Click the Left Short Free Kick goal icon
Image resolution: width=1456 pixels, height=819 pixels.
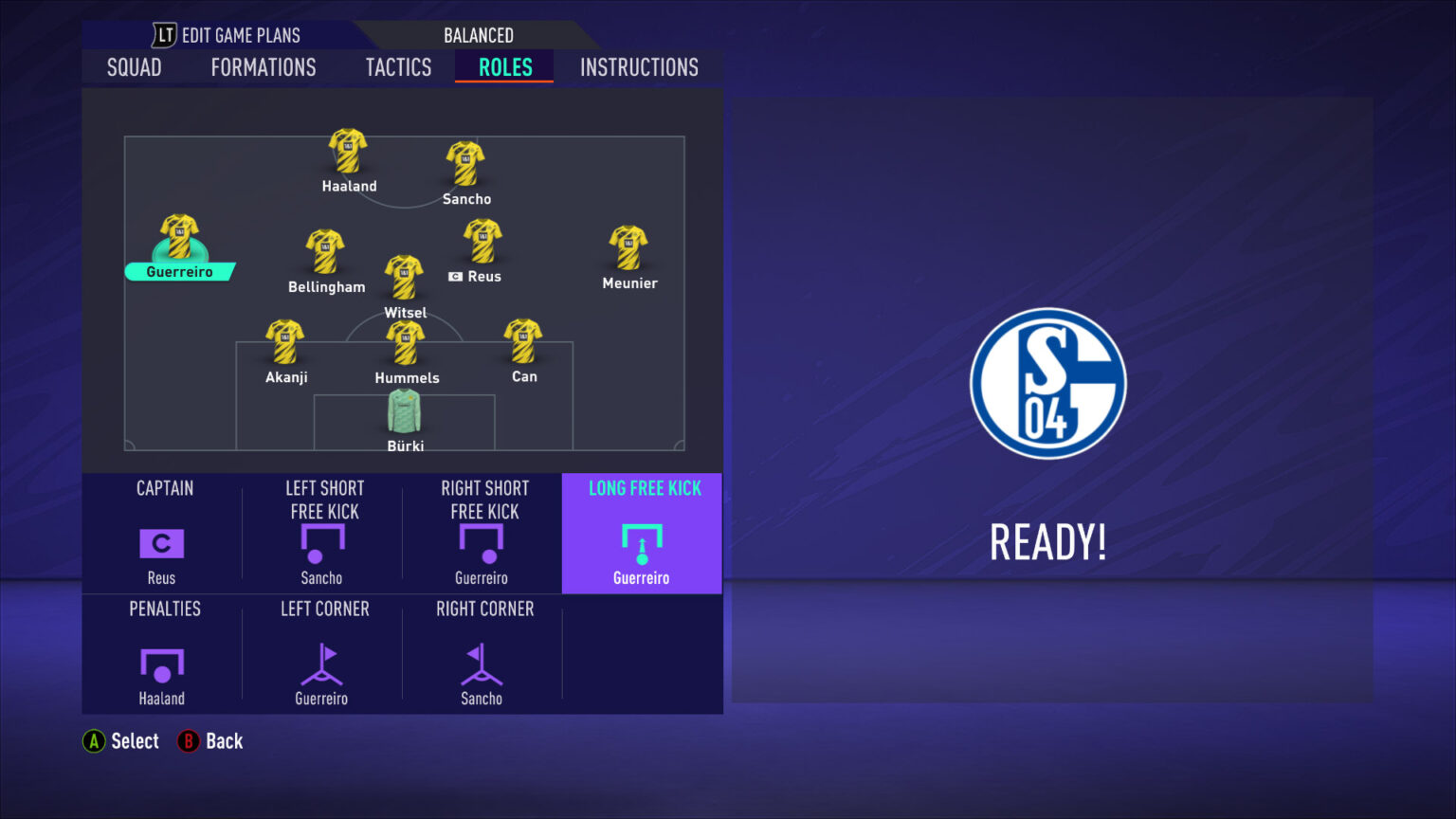coord(321,542)
